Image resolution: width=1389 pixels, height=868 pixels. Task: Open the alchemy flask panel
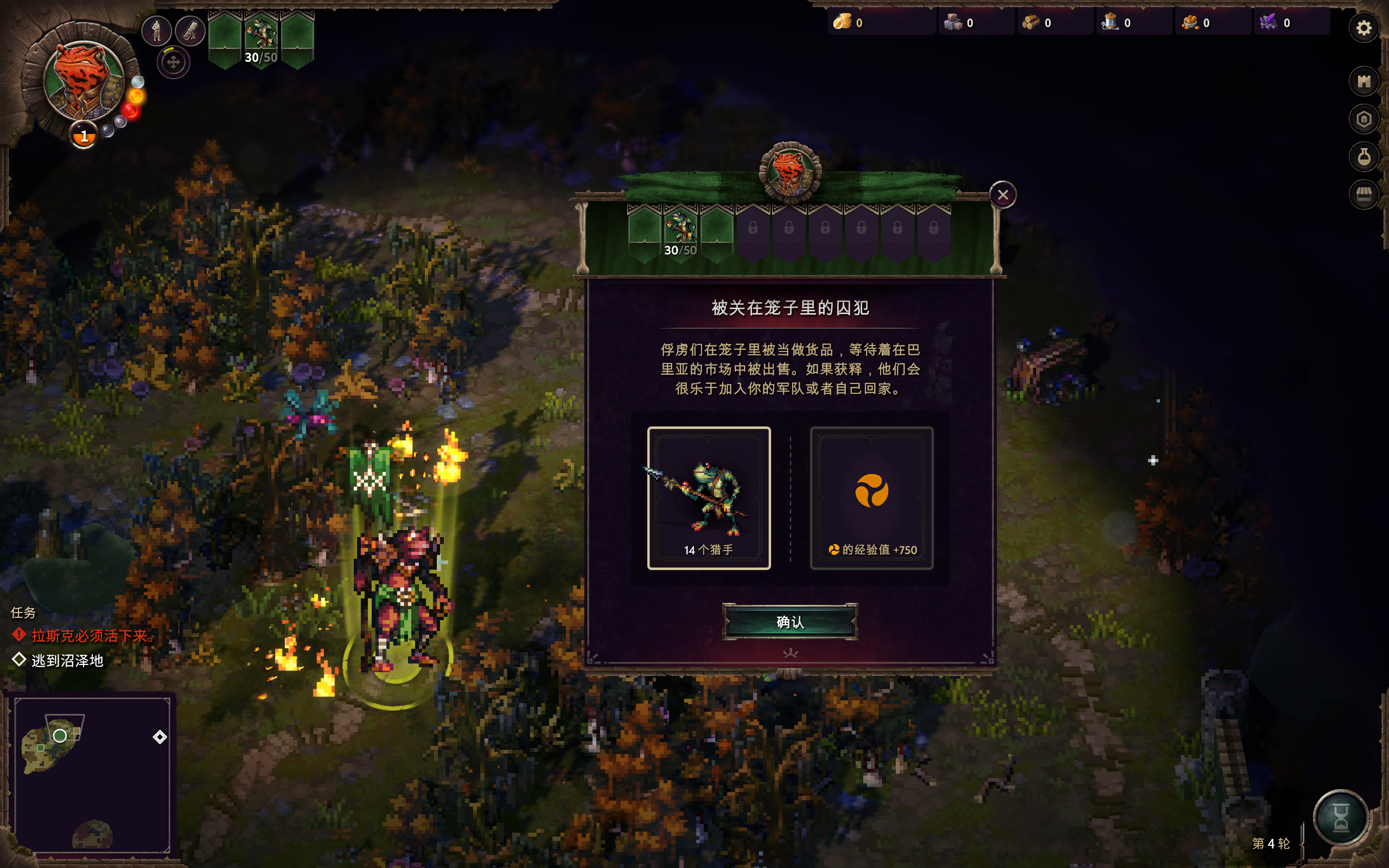(x=1365, y=156)
